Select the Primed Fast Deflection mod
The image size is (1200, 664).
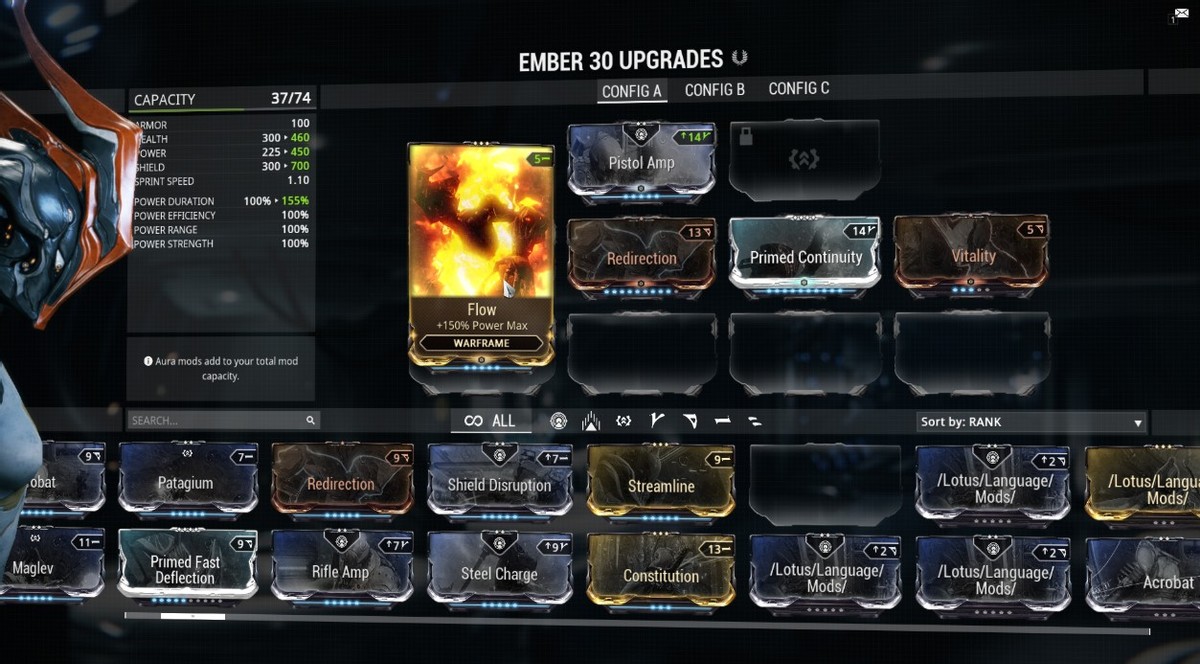point(186,569)
